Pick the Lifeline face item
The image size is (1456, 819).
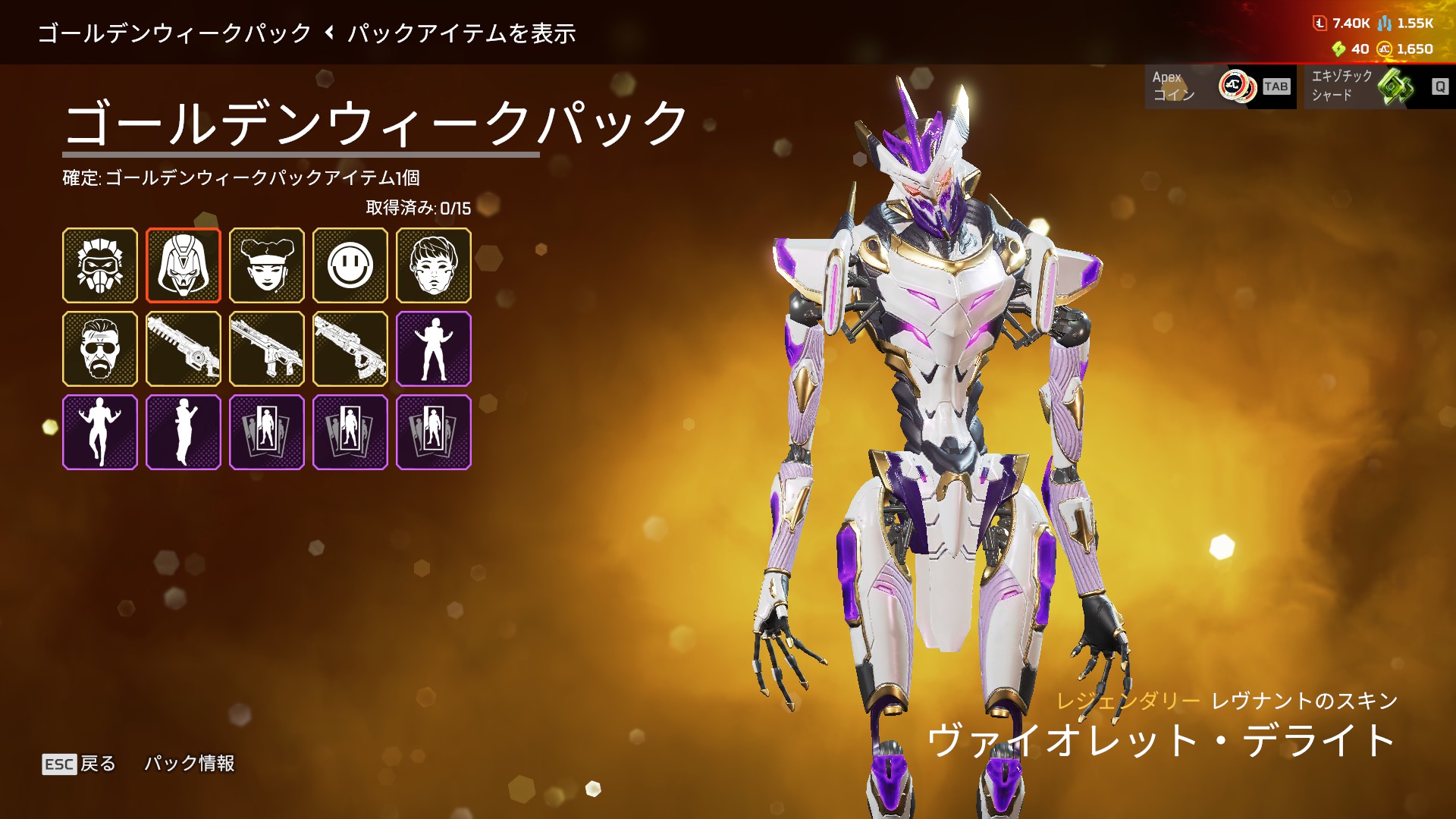point(267,265)
